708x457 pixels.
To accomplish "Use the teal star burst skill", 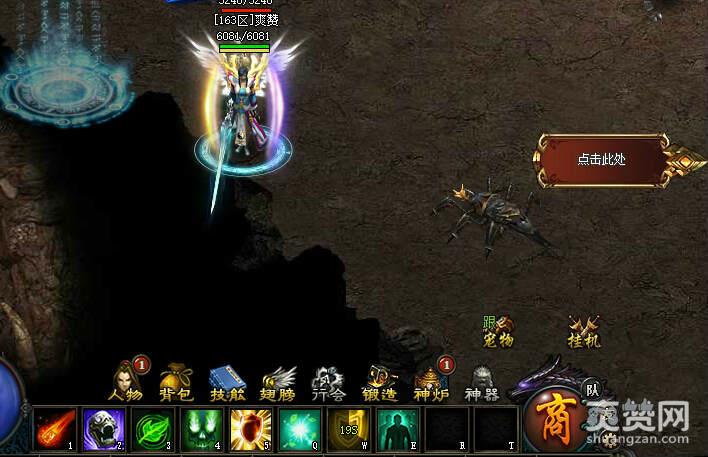I will click(298, 428).
